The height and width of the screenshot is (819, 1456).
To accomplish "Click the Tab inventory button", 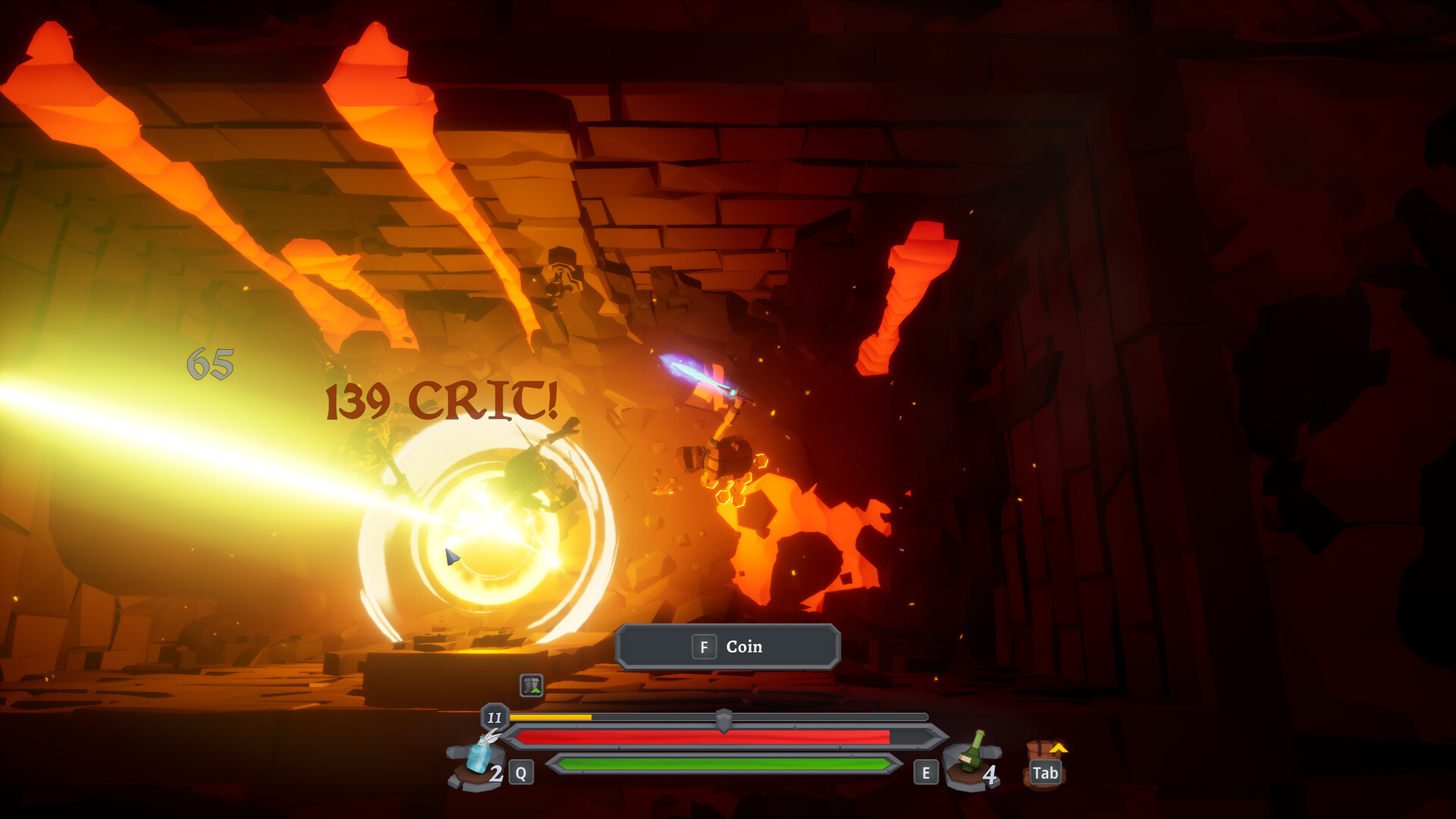I will (1046, 773).
